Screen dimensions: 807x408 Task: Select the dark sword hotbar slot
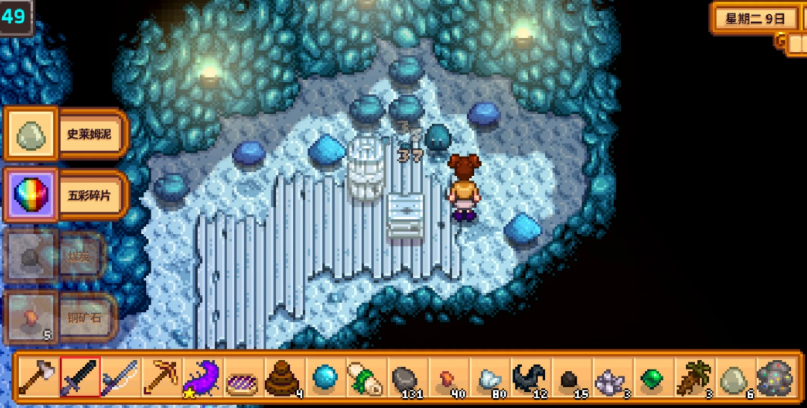(x=79, y=378)
